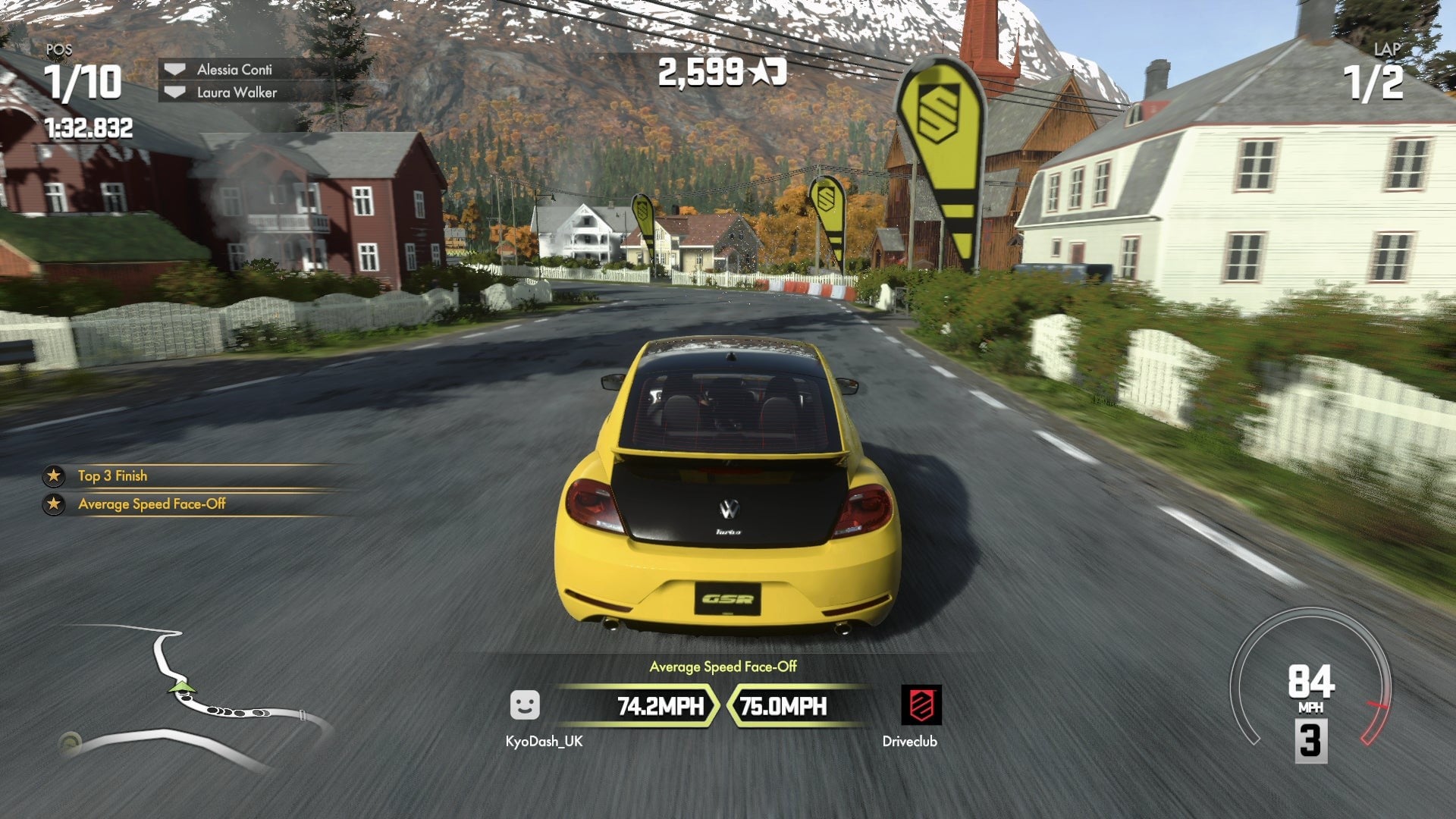Click the KyoDash_UK smiley avatar
The width and height of the screenshot is (1456, 819).
click(525, 705)
